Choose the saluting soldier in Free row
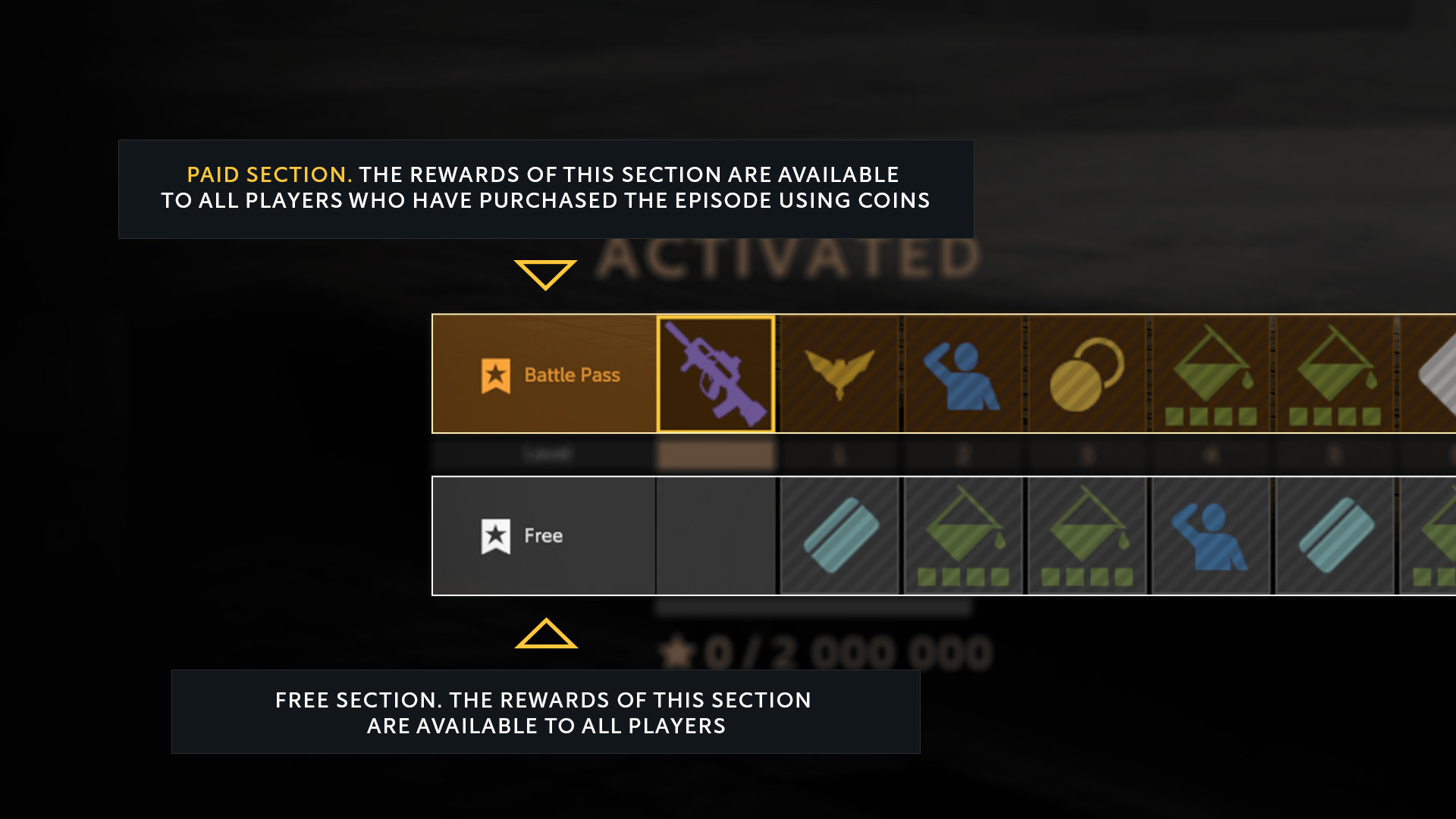This screenshot has width=1456, height=819. tap(1210, 535)
